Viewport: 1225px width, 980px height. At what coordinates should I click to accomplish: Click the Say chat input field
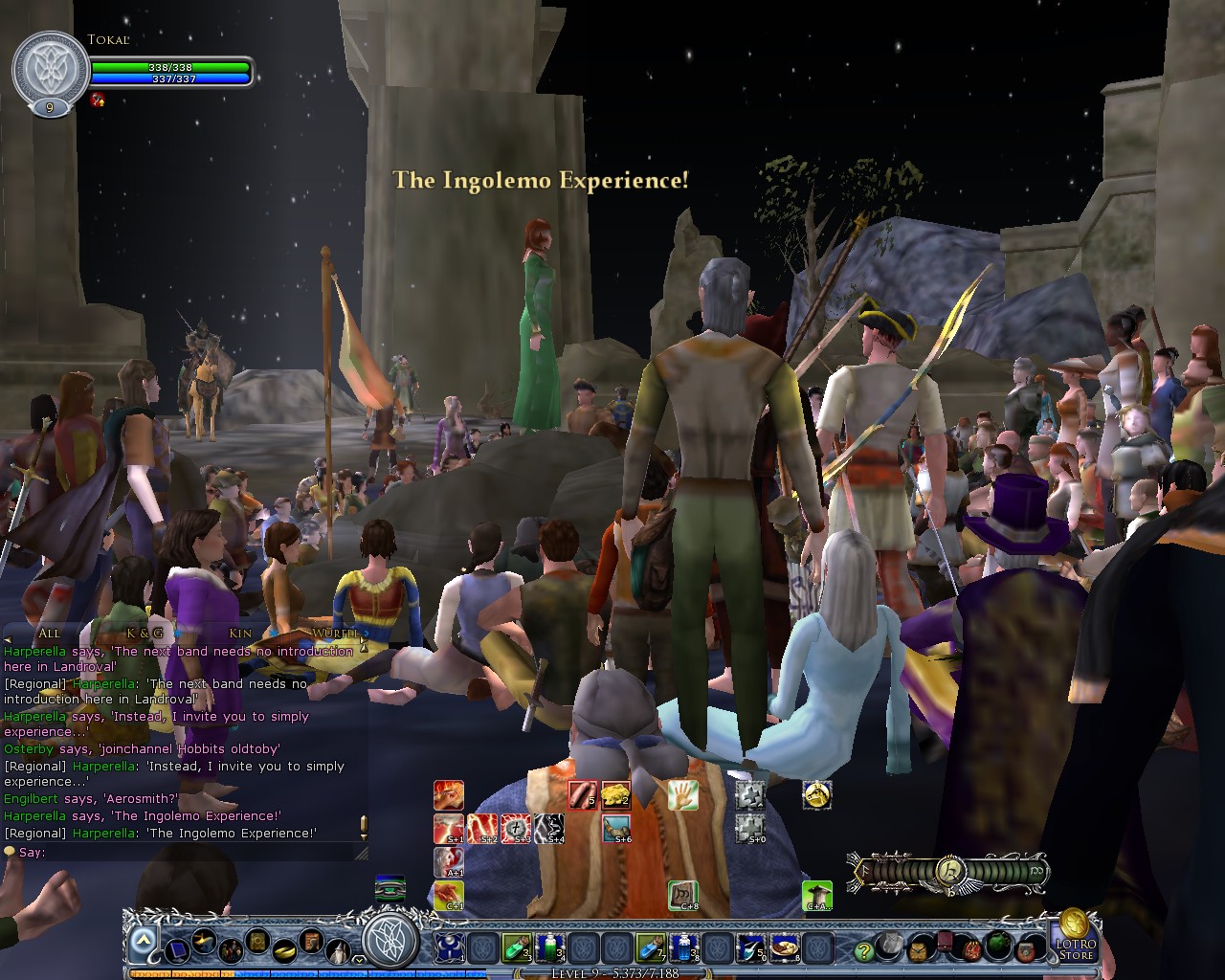[191, 852]
